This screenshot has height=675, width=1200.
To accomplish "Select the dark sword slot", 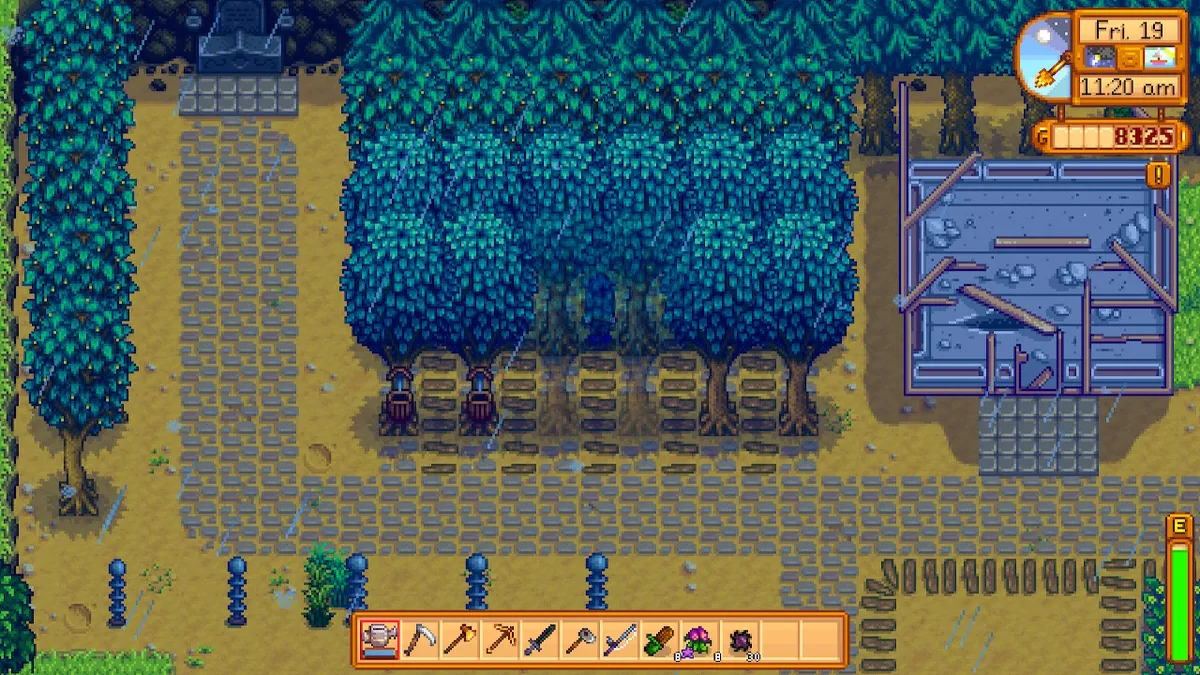I will coord(539,640).
